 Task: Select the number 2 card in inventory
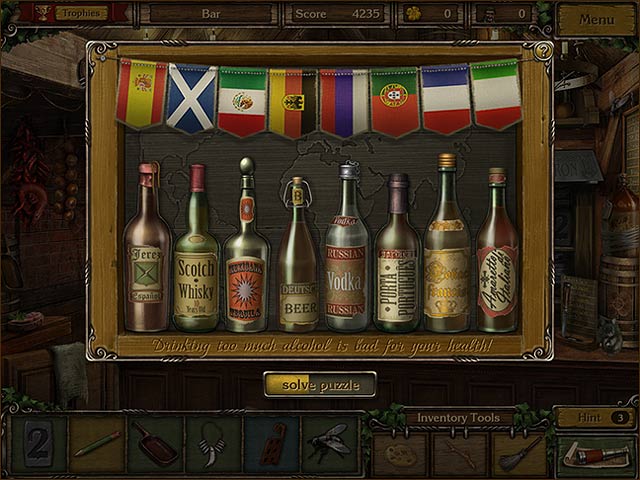pos(39,444)
